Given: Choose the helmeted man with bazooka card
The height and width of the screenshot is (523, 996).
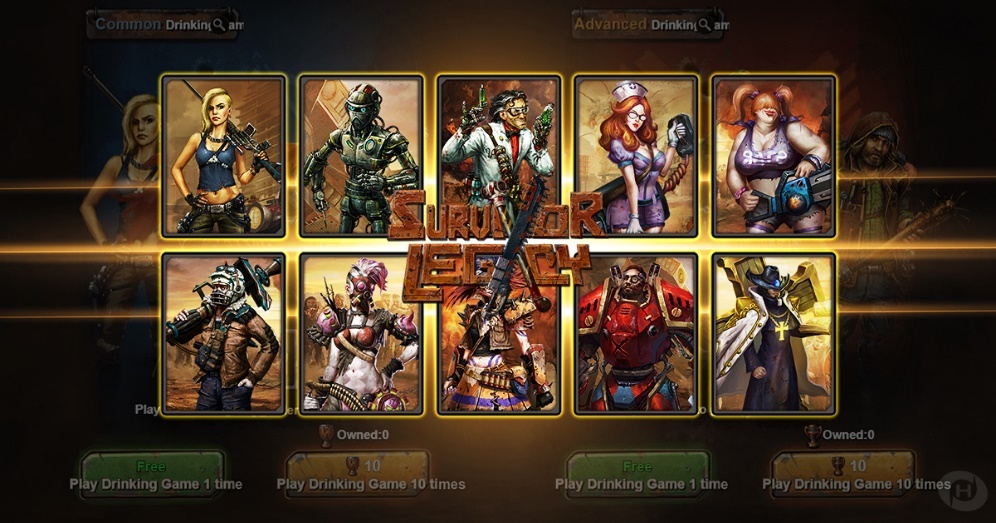Looking at the screenshot, I should click(224, 334).
